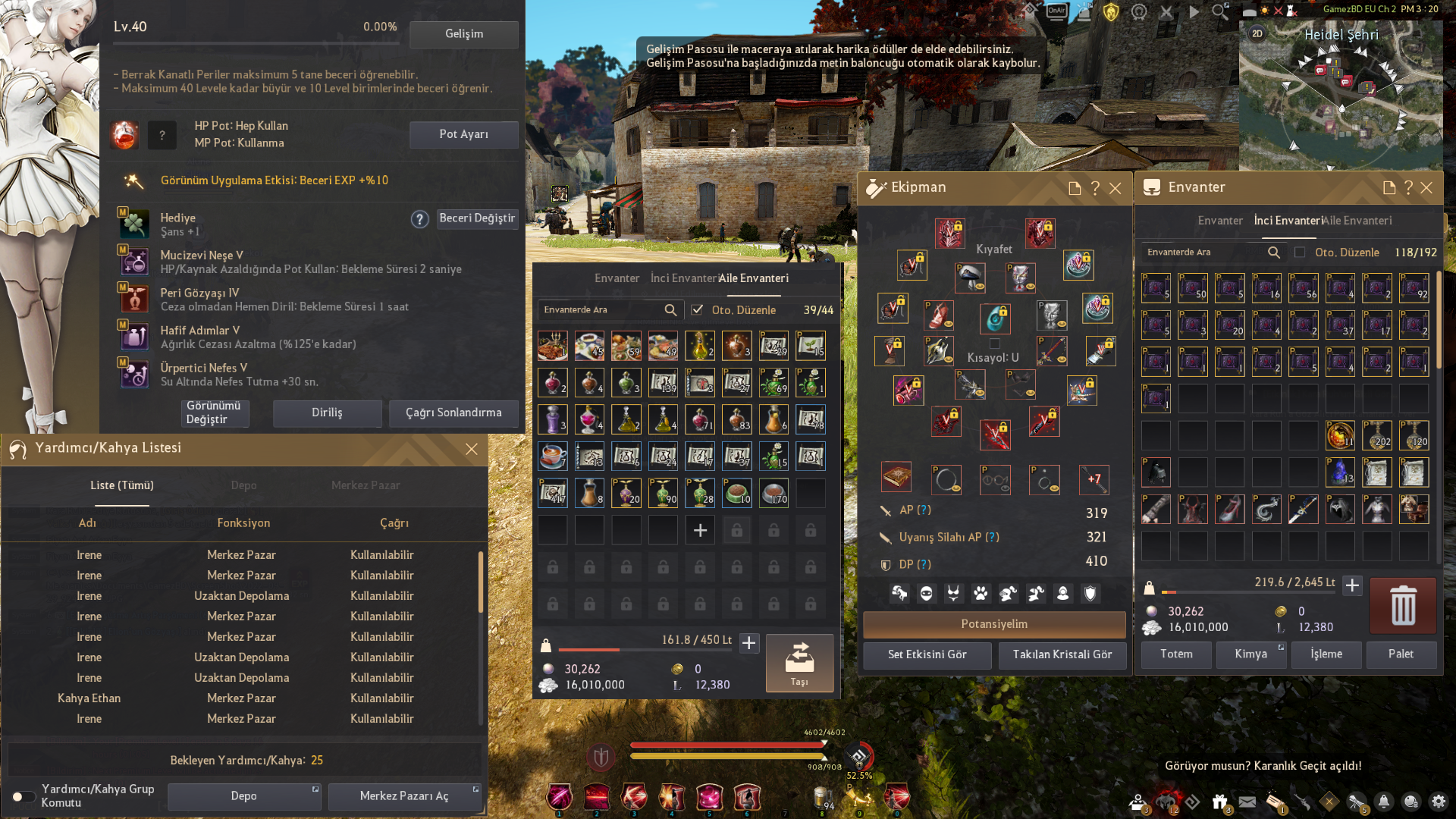This screenshot has width=1456, height=819.
Task: Toggle Oto. Düzenle checkbox in Aile Envanteri
Action: [x=698, y=310]
